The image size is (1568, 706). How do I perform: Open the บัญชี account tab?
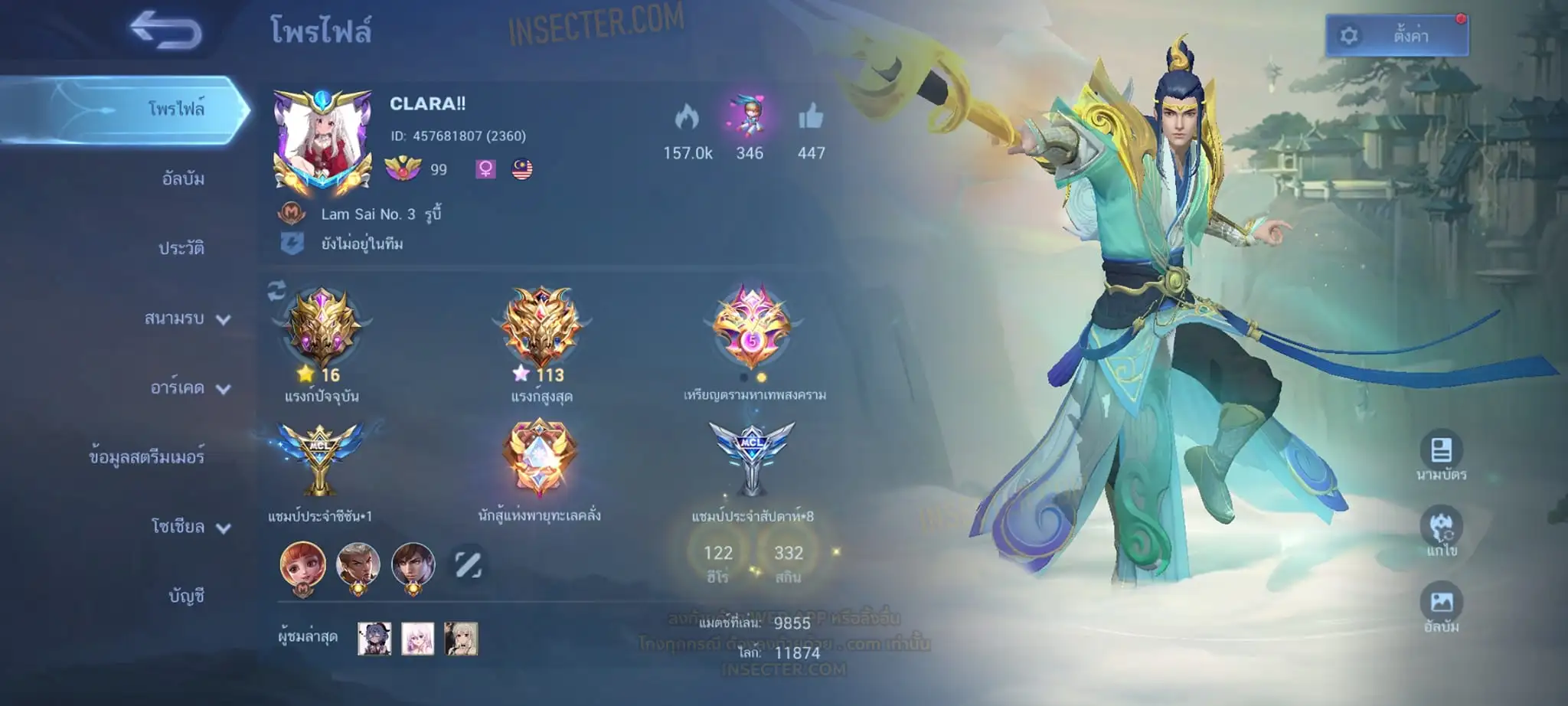pyautogui.click(x=187, y=596)
